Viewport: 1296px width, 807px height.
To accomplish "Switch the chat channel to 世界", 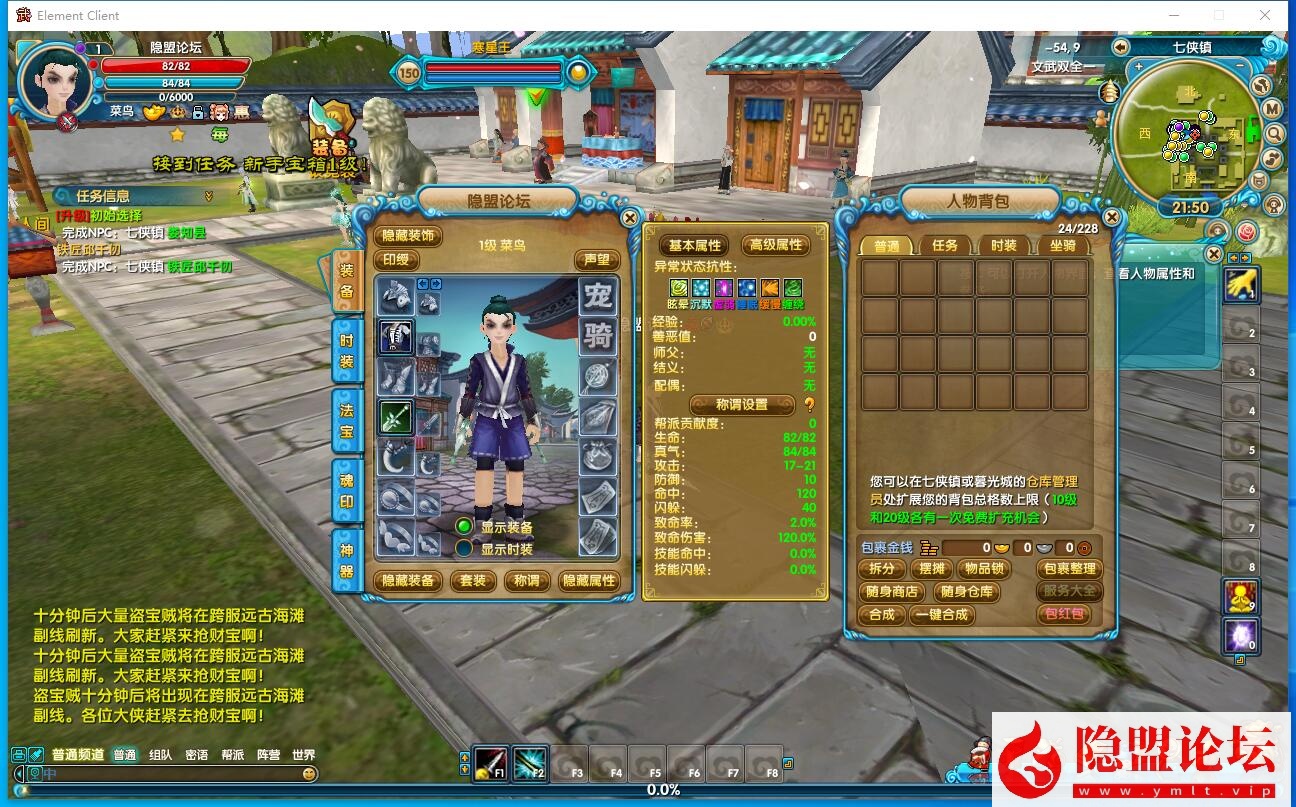I will 303,755.
